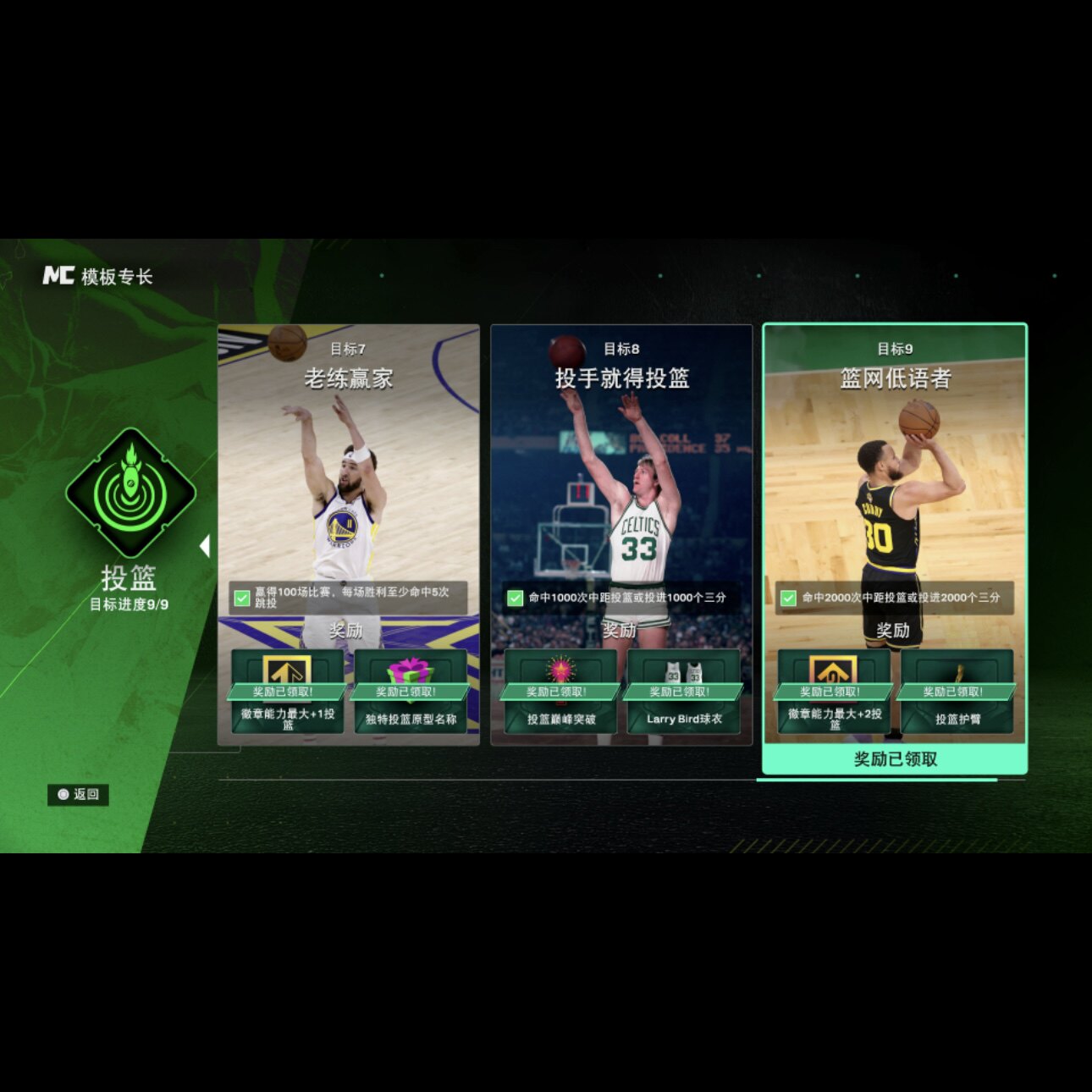1092x1092 pixels.
Task: Click the MC logo beside 模板专长
Action: (58, 273)
